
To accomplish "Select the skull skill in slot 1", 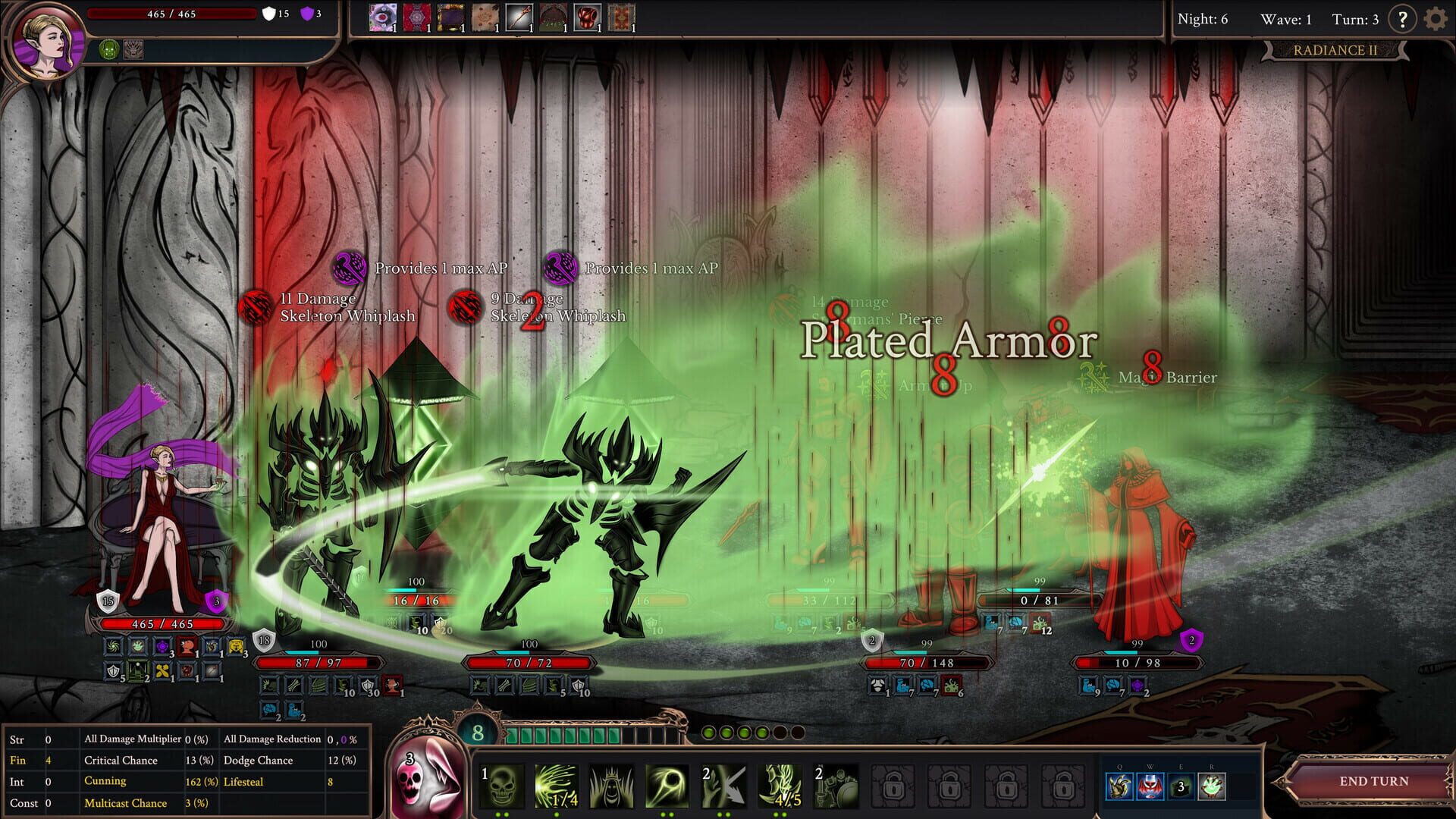I will [x=500, y=783].
